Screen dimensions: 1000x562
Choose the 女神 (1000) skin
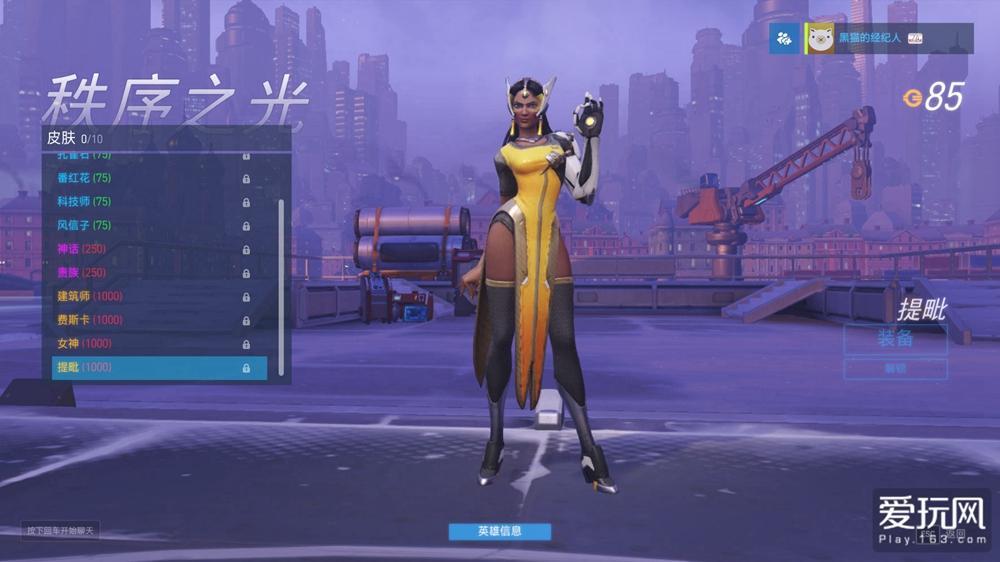(x=150, y=343)
